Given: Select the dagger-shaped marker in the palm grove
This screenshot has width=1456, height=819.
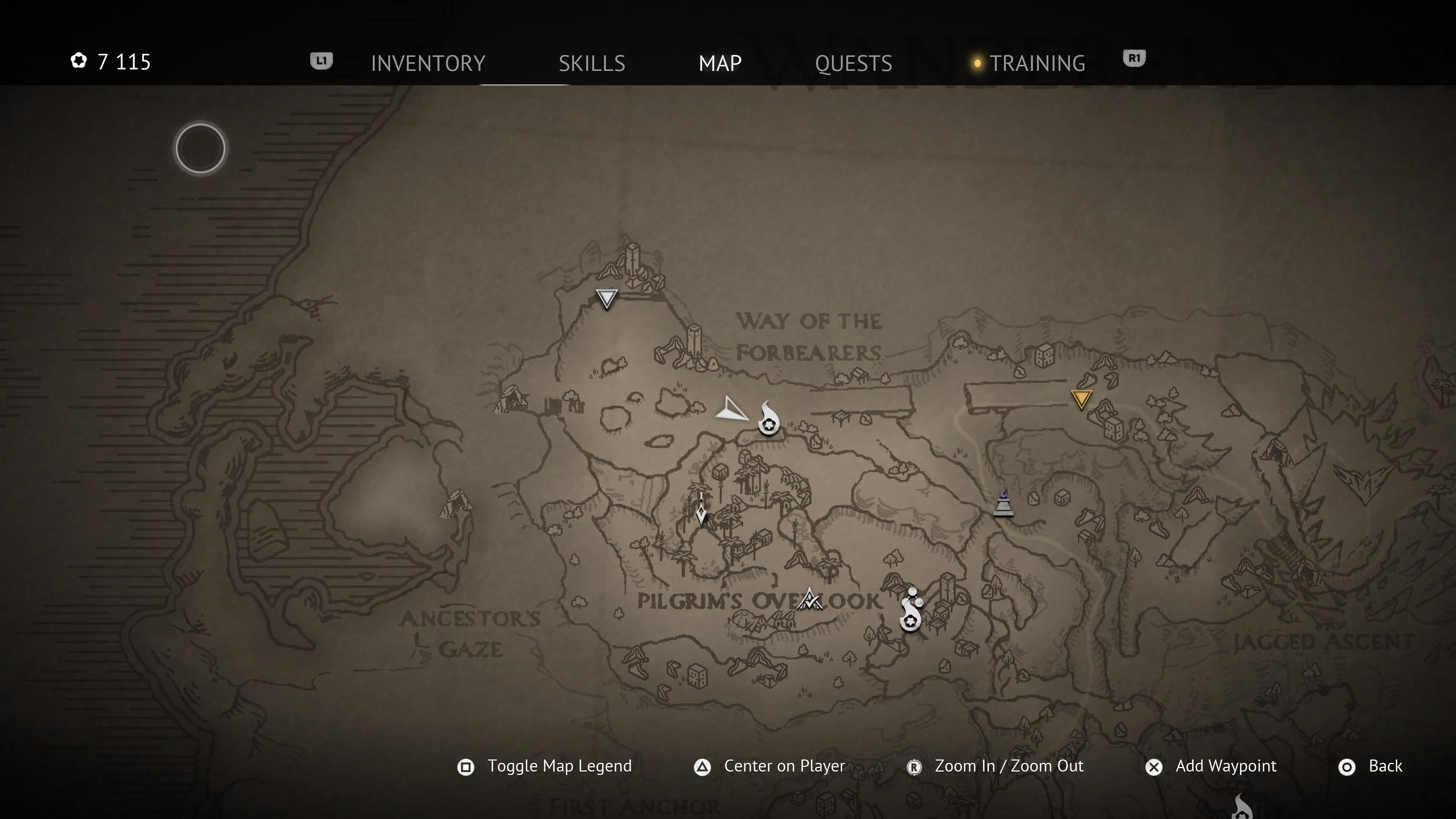Looking at the screenshot, I should tap(701, 510).
